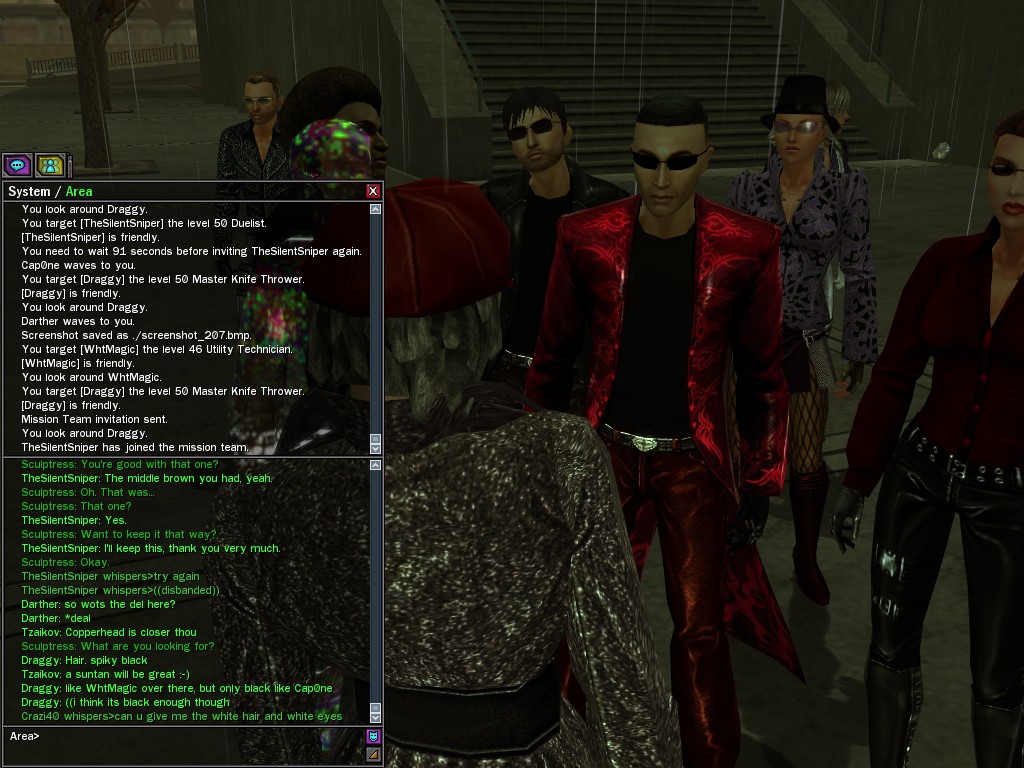Click the purple mask emote icon
Screen dimensions: 1024x768
coord(374,737)
